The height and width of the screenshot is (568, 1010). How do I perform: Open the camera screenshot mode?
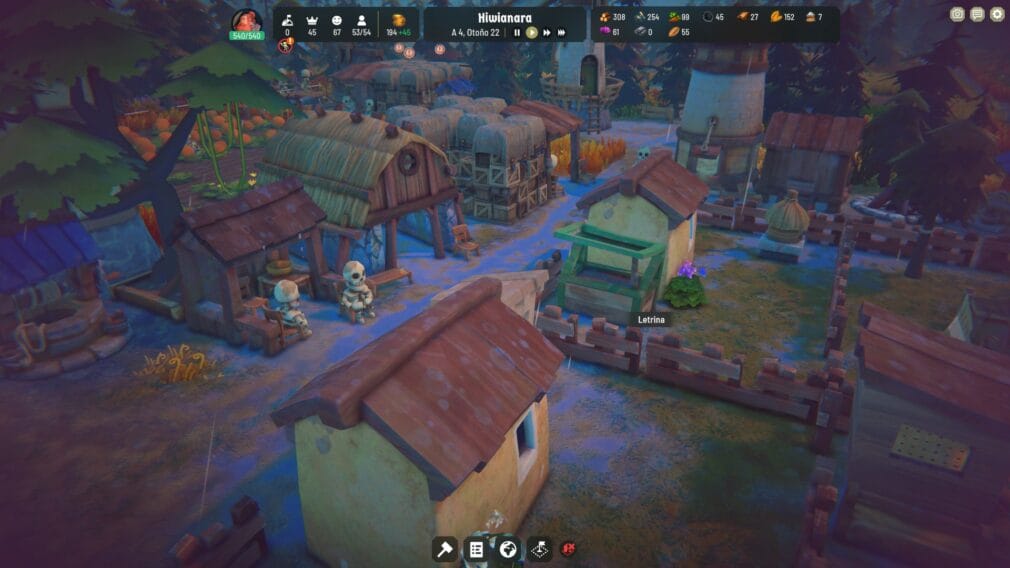957,14
